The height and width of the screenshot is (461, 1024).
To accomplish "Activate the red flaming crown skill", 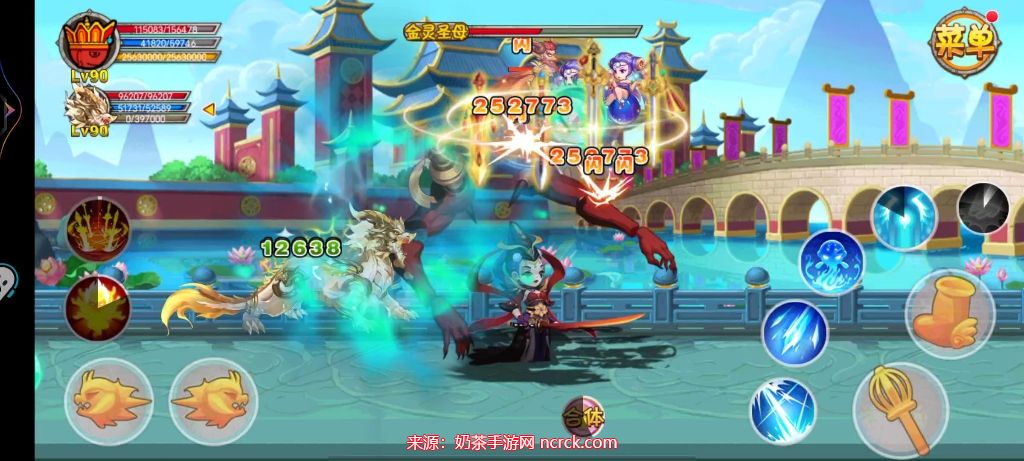I will point(98,230).
